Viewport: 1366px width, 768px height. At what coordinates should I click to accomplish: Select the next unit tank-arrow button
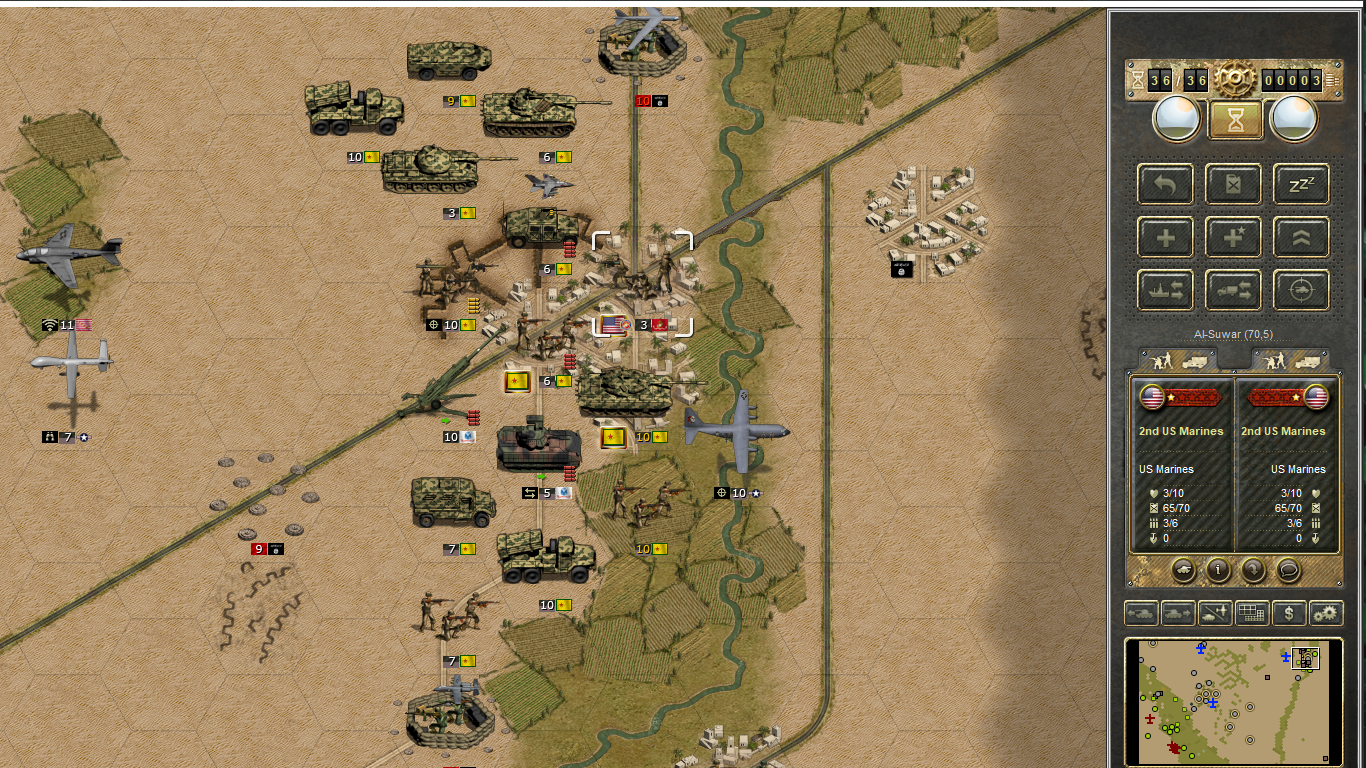1178,613
